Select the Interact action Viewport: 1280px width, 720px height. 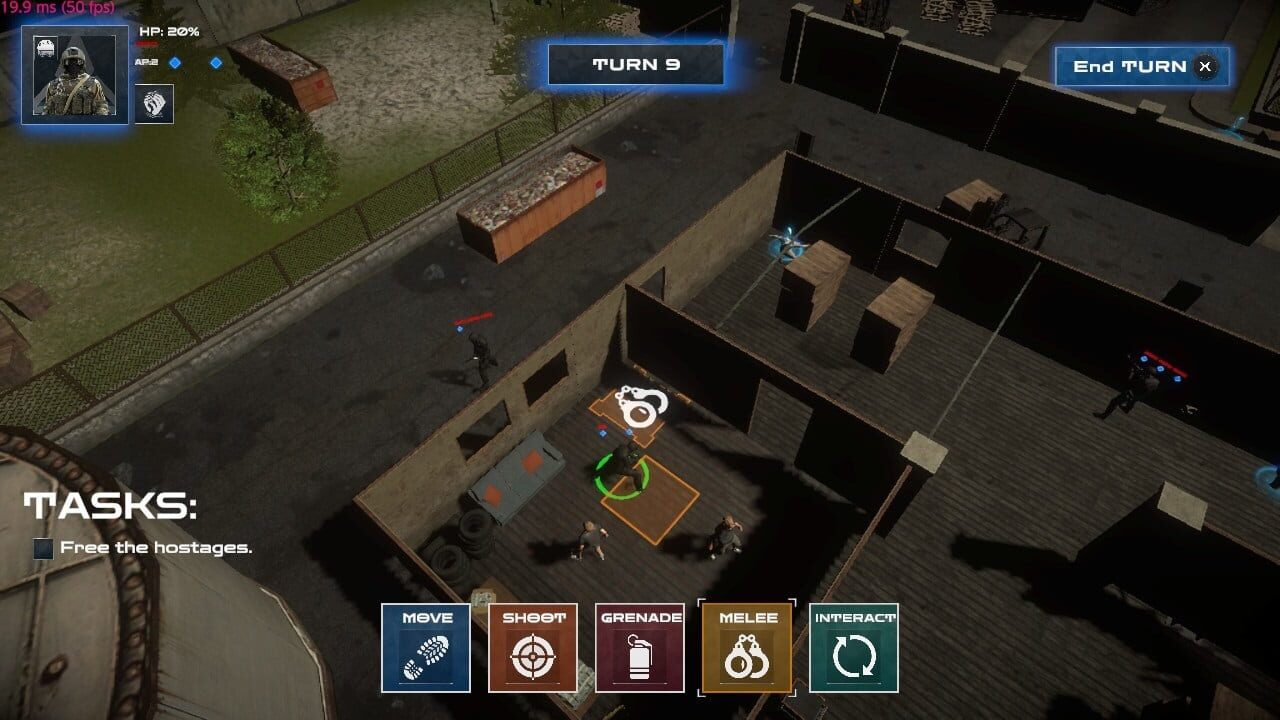pyautogui.click(x=852, y=648)
